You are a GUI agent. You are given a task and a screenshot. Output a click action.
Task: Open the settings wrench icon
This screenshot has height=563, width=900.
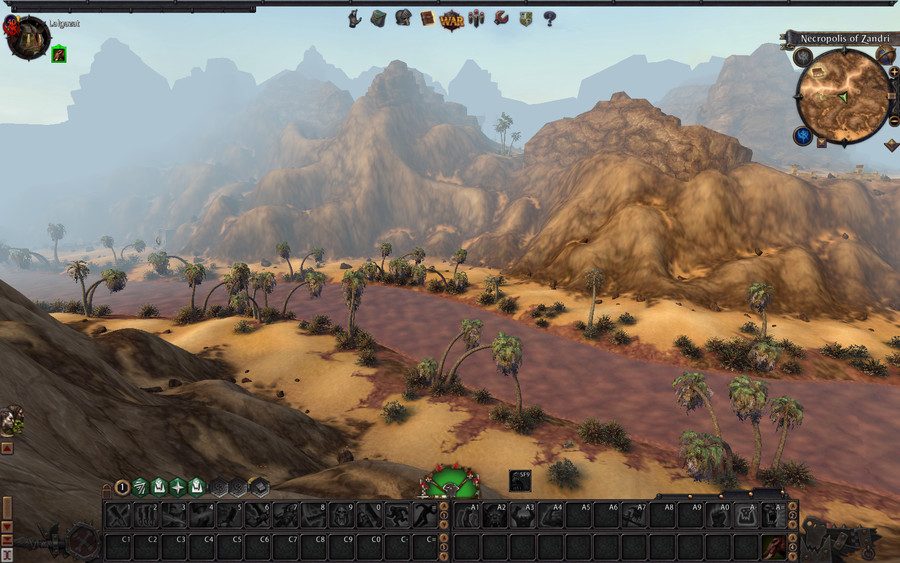pos(501,18)
